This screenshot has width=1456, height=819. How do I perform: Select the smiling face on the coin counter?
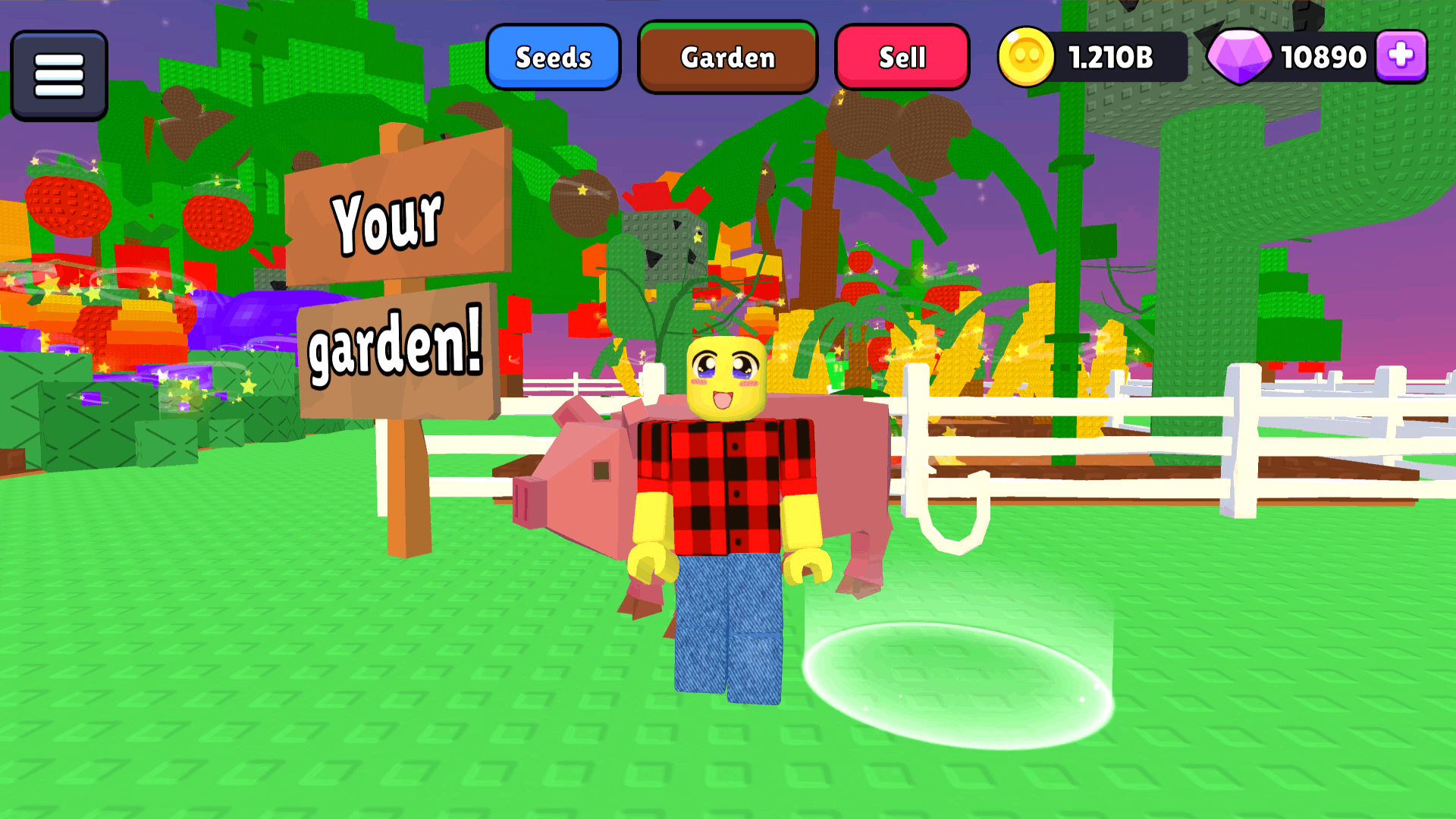[1028, 56]
